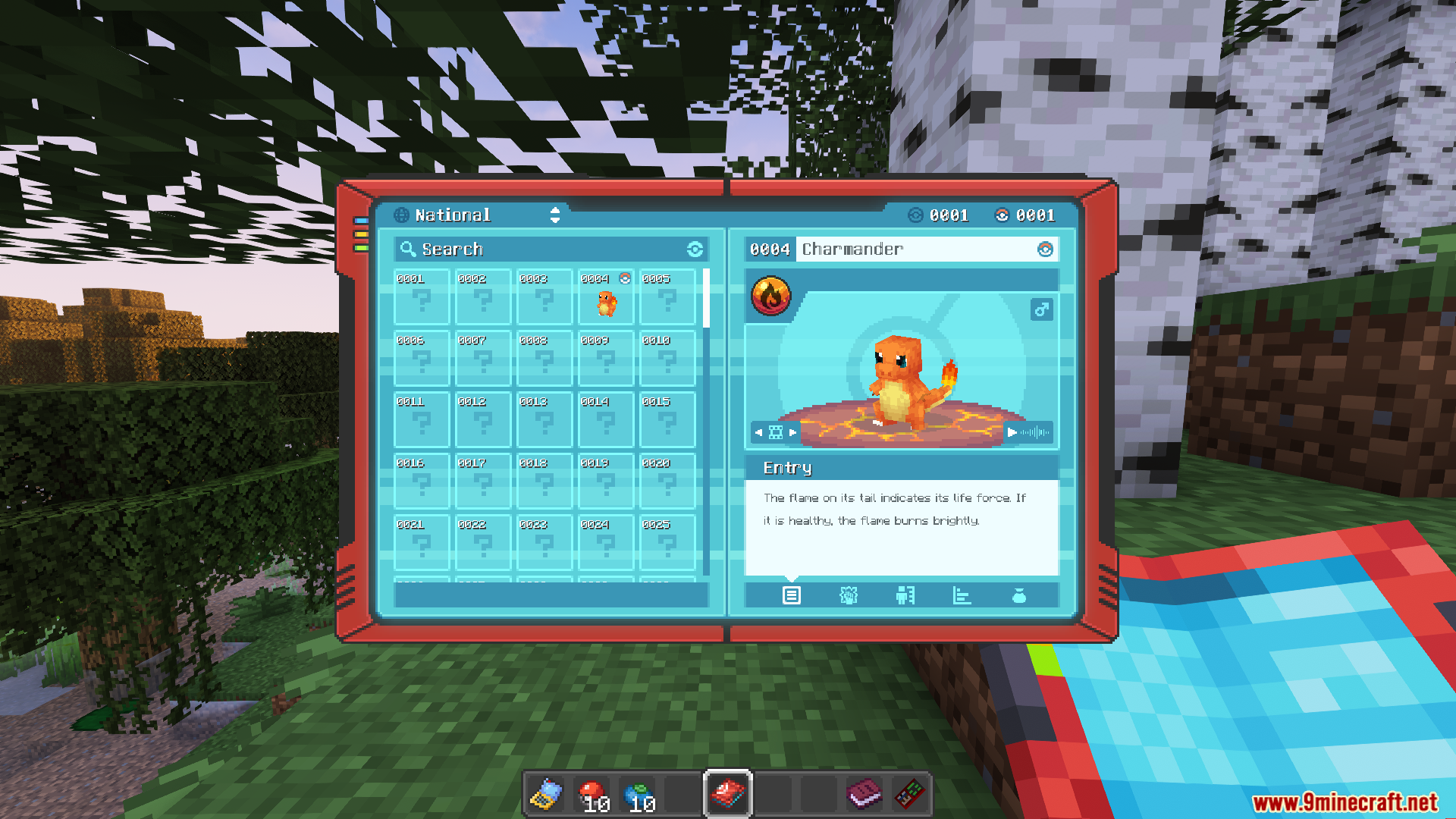The height and width of the screenshot is (819, 1456).
Task: Open the drops tab with pouch icon
Action: pyautogui.click(x=1019, y=596)
